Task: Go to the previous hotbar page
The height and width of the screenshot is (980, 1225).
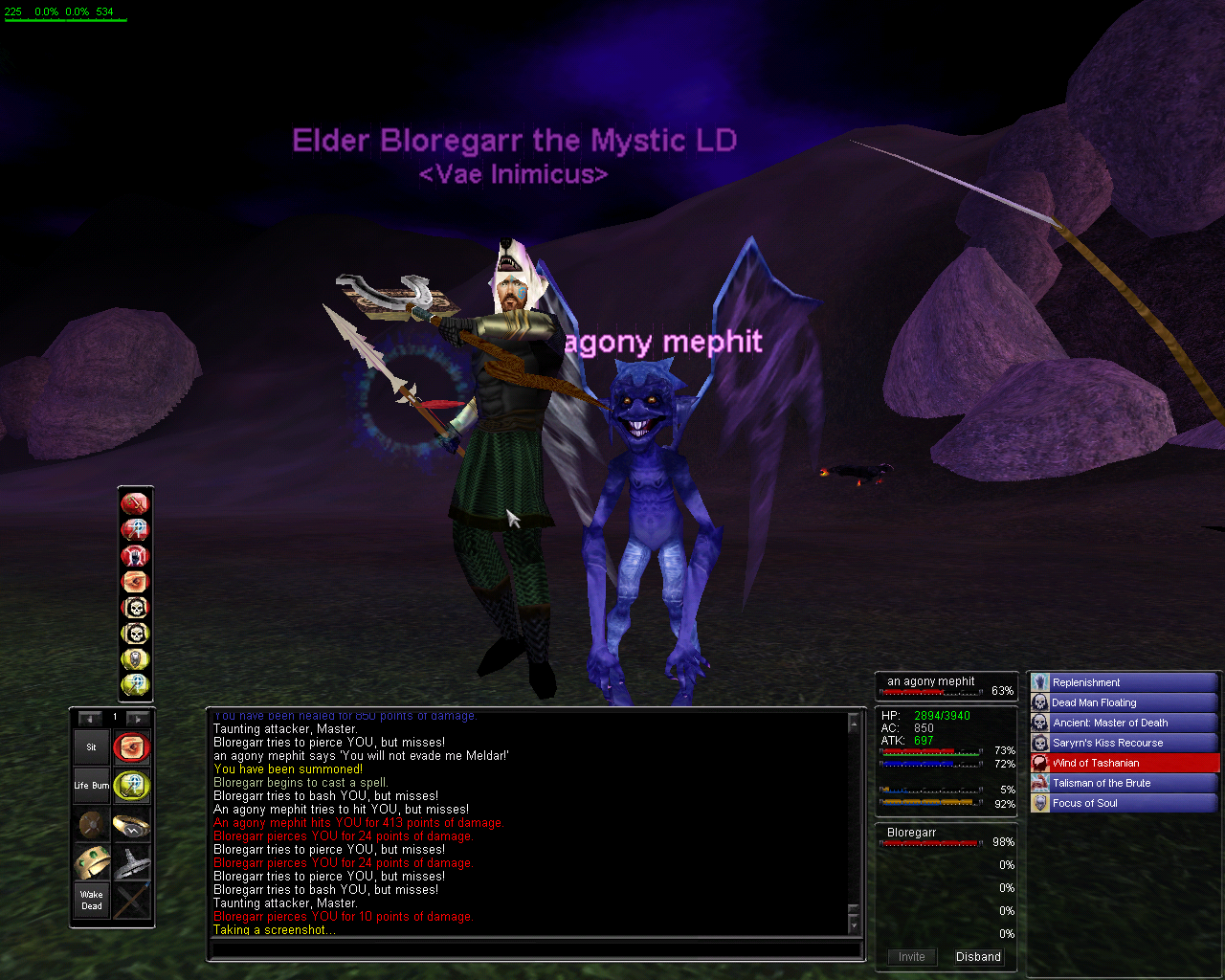Action: [91, 718]
